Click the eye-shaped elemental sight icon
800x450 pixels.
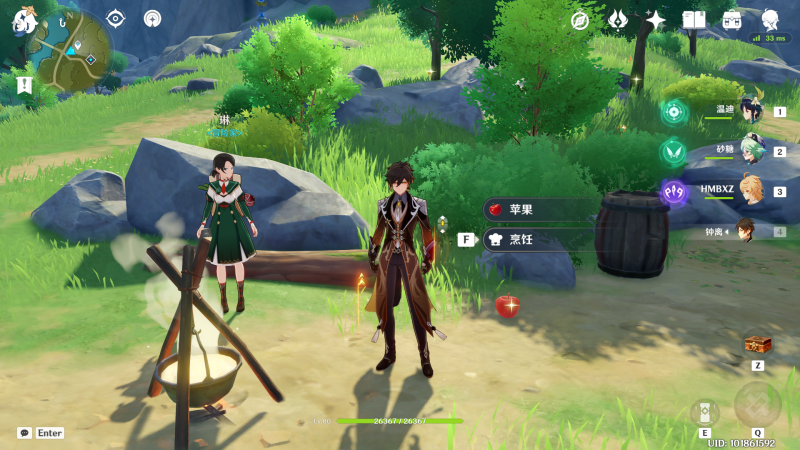coord(116,18)
